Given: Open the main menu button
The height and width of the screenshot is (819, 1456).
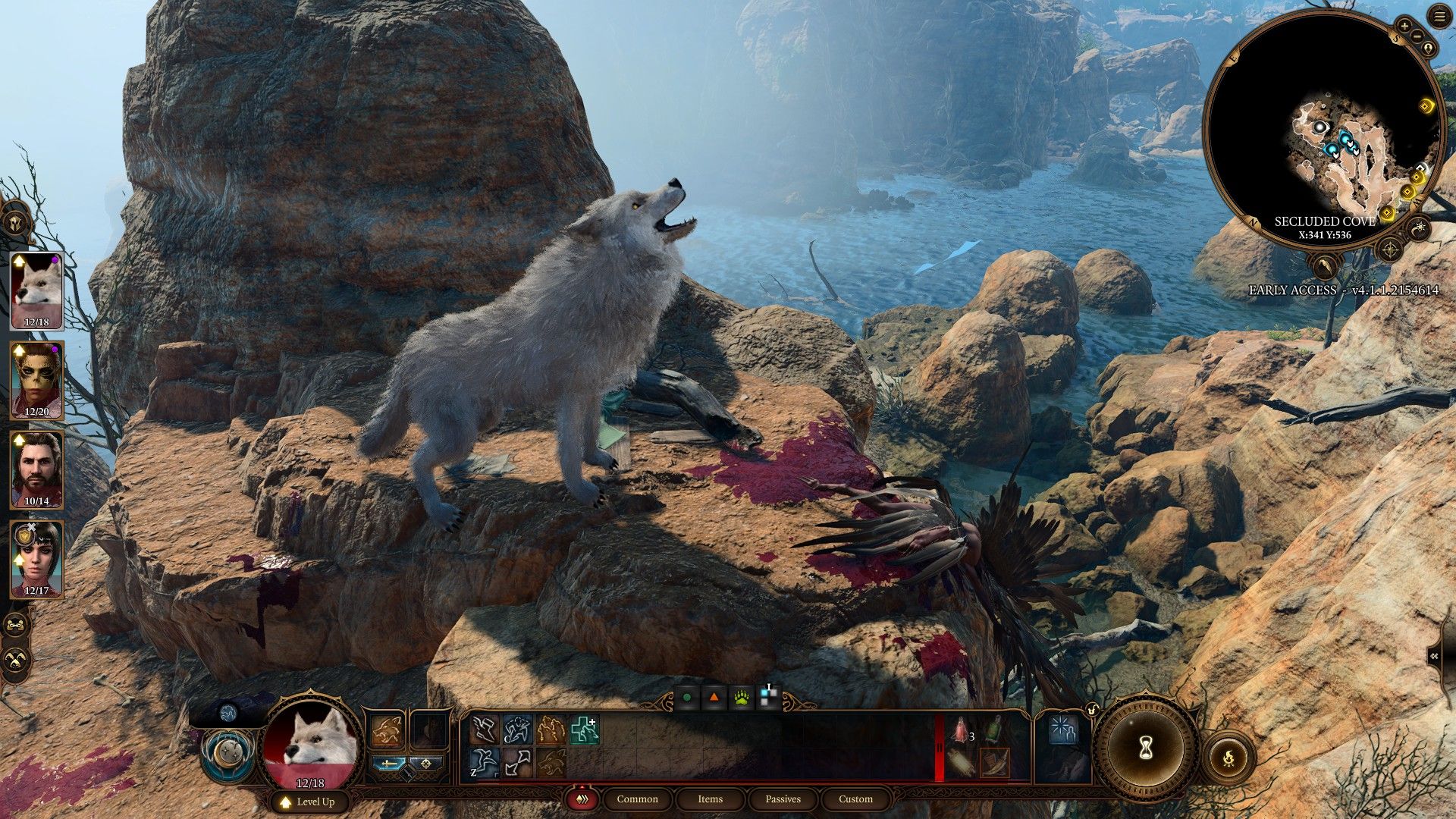Looking at the screenshot, I should 1439,17.
